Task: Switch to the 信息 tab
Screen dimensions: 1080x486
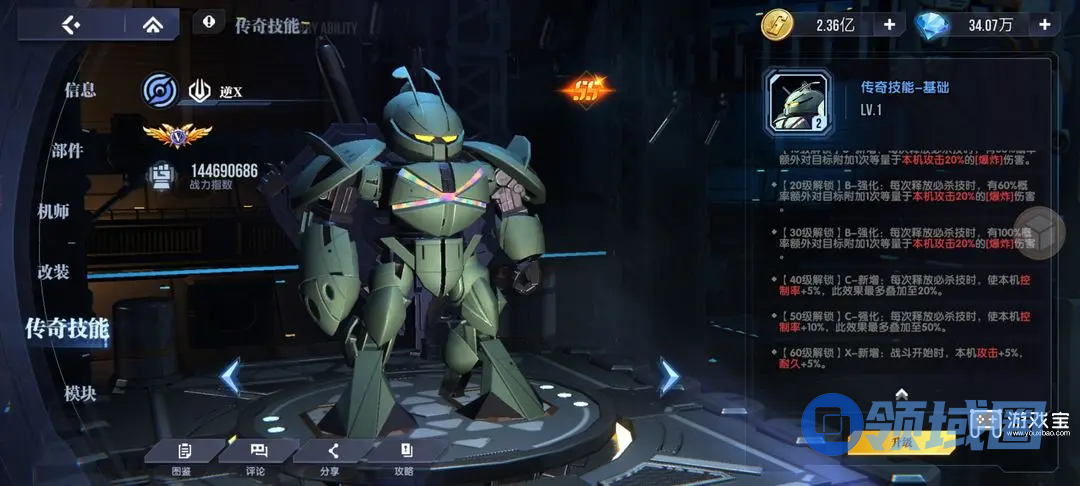Action: (80, 90)
